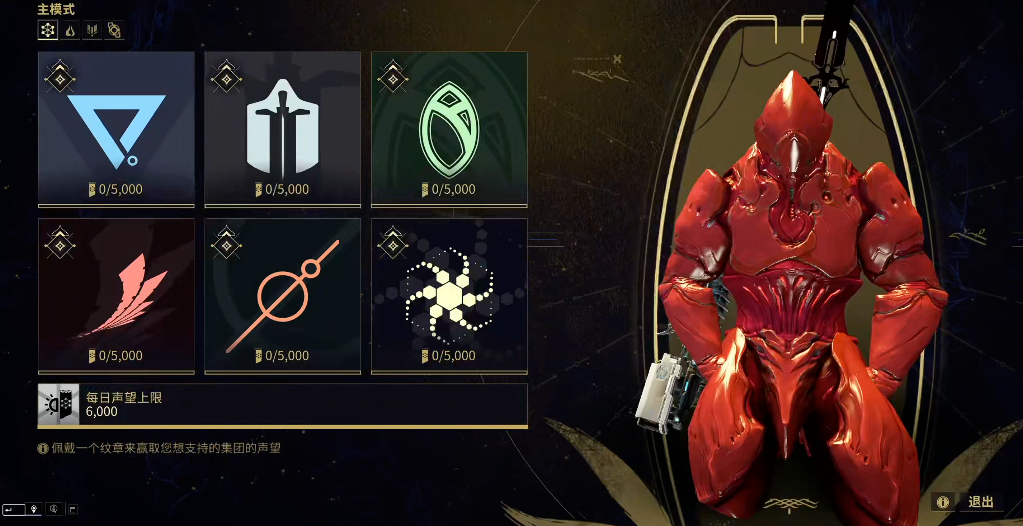Choose the white sword and shield syndicate
Screen dimensions: 1023x526
[282, 129]
